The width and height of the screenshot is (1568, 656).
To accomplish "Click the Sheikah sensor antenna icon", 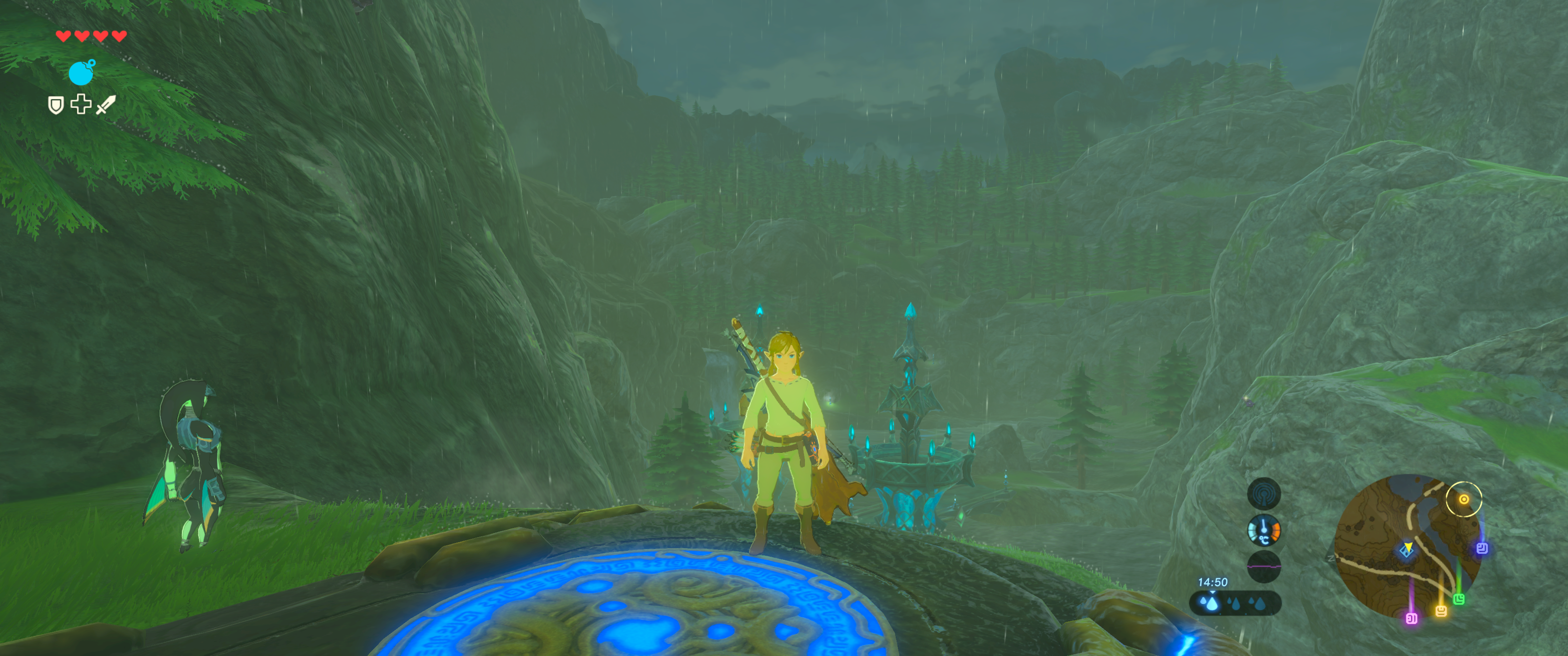I will pyautogui.click(x=1264, y=493).
